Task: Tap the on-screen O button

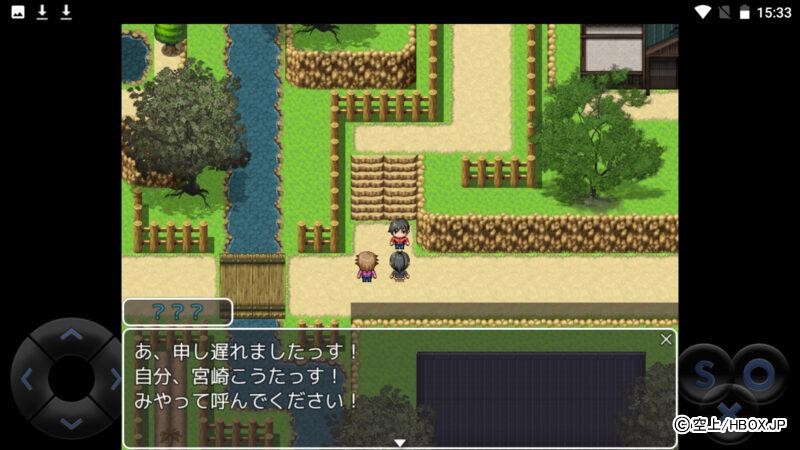Action: [x=759, y=375]
